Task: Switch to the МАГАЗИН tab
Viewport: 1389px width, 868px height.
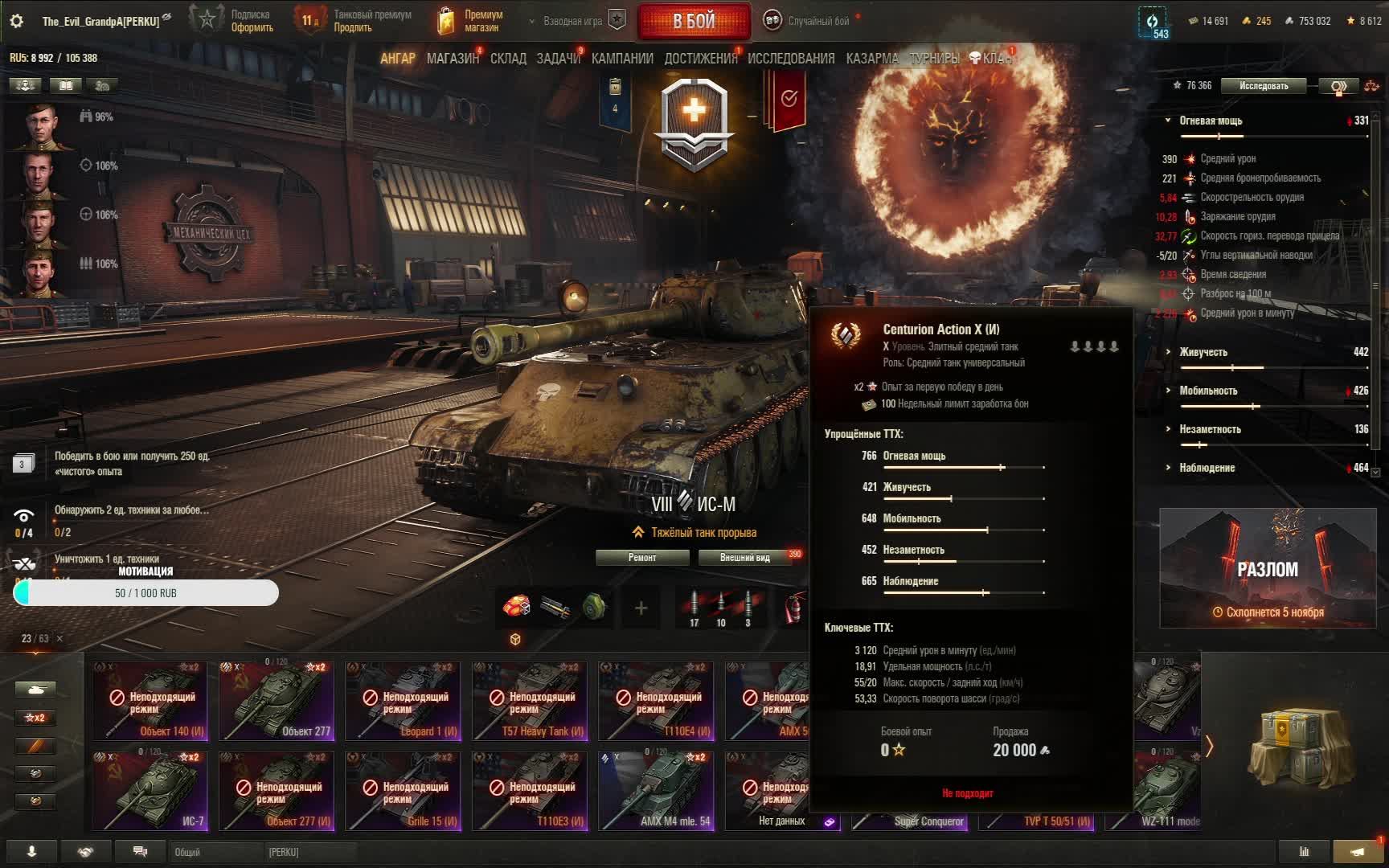Action: pos(453,59)
